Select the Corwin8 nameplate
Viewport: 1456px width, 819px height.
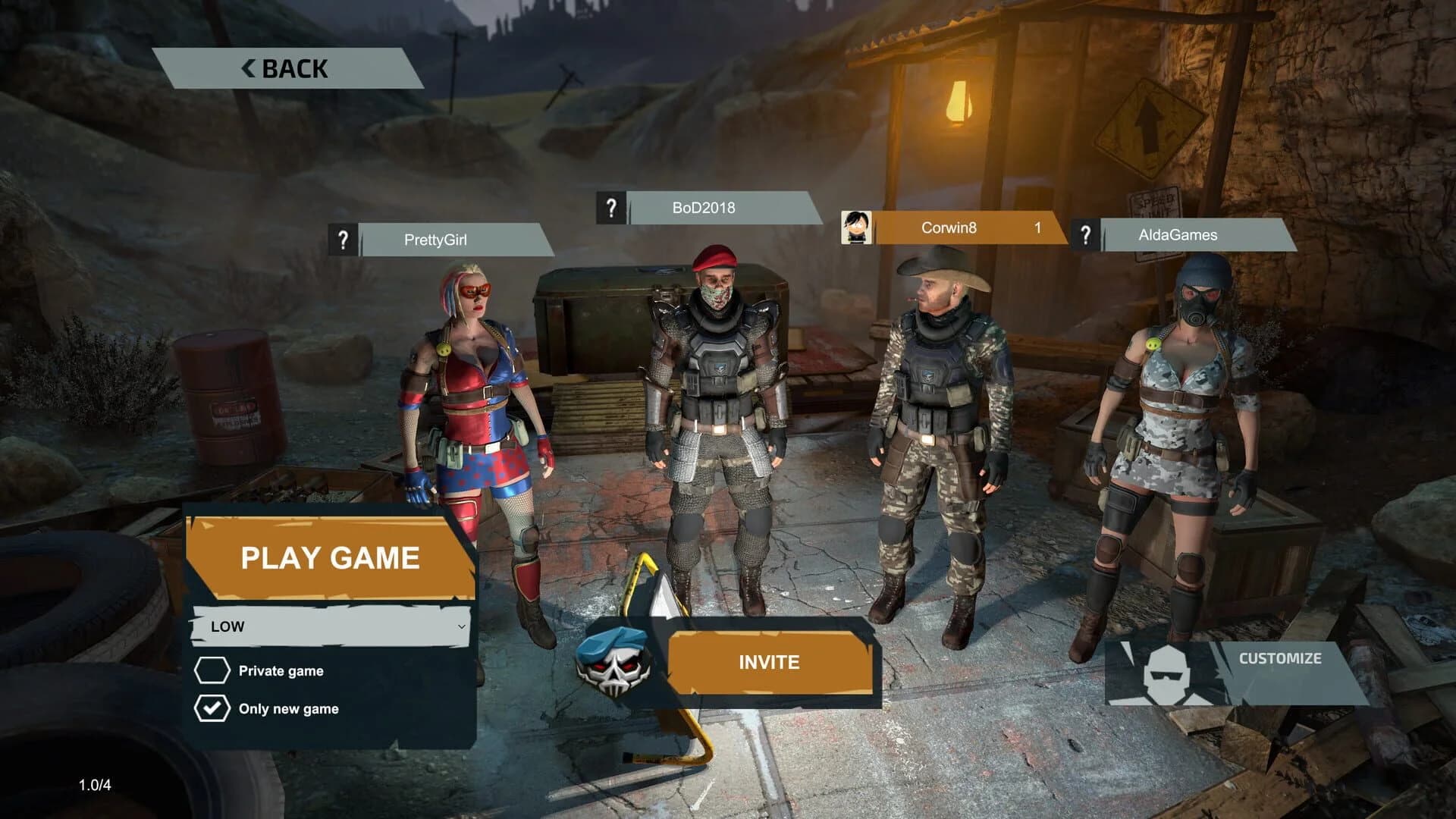(x=948, y=228)
